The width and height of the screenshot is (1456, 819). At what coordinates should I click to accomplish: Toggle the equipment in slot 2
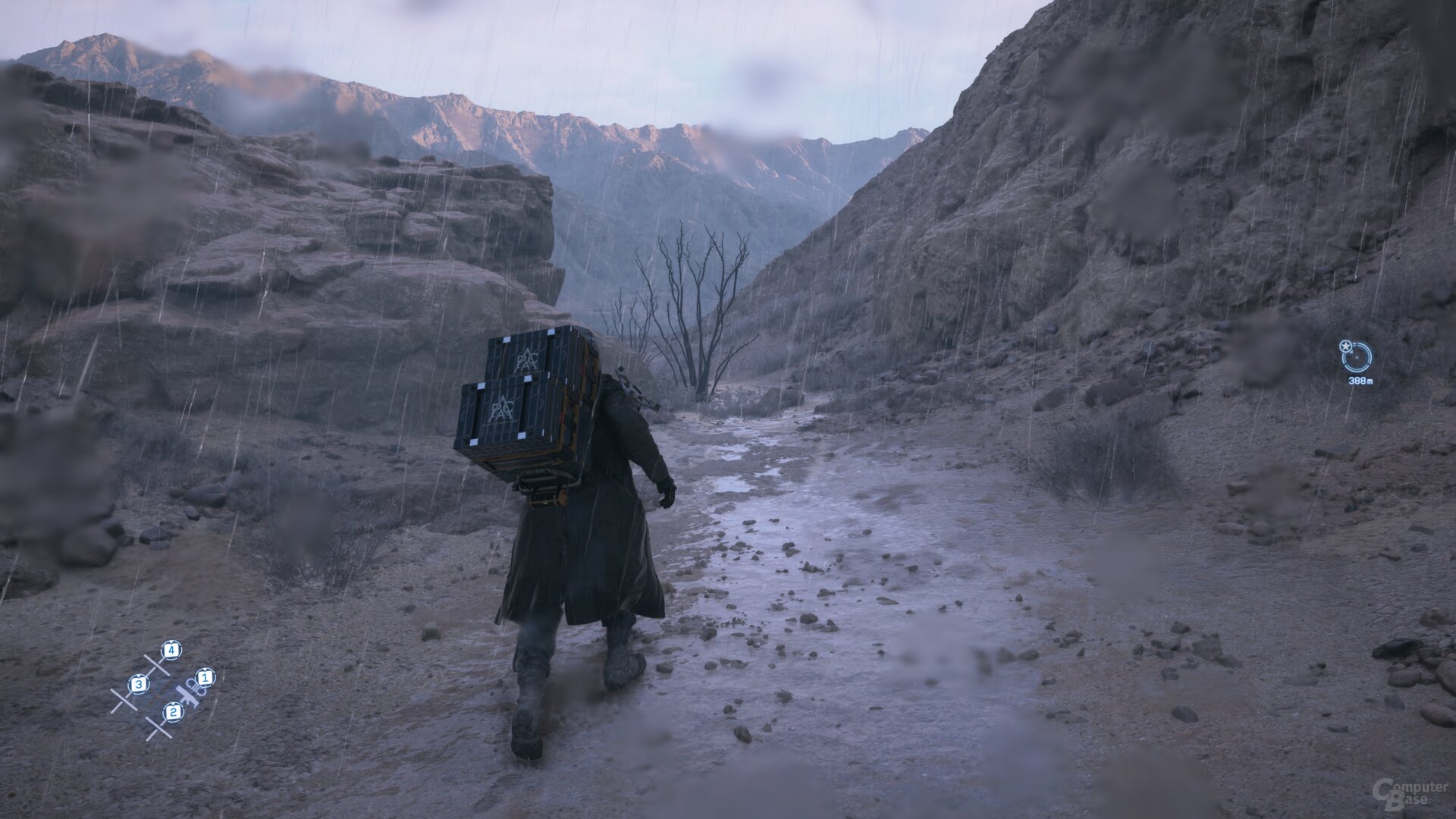[x=174, y=712]
